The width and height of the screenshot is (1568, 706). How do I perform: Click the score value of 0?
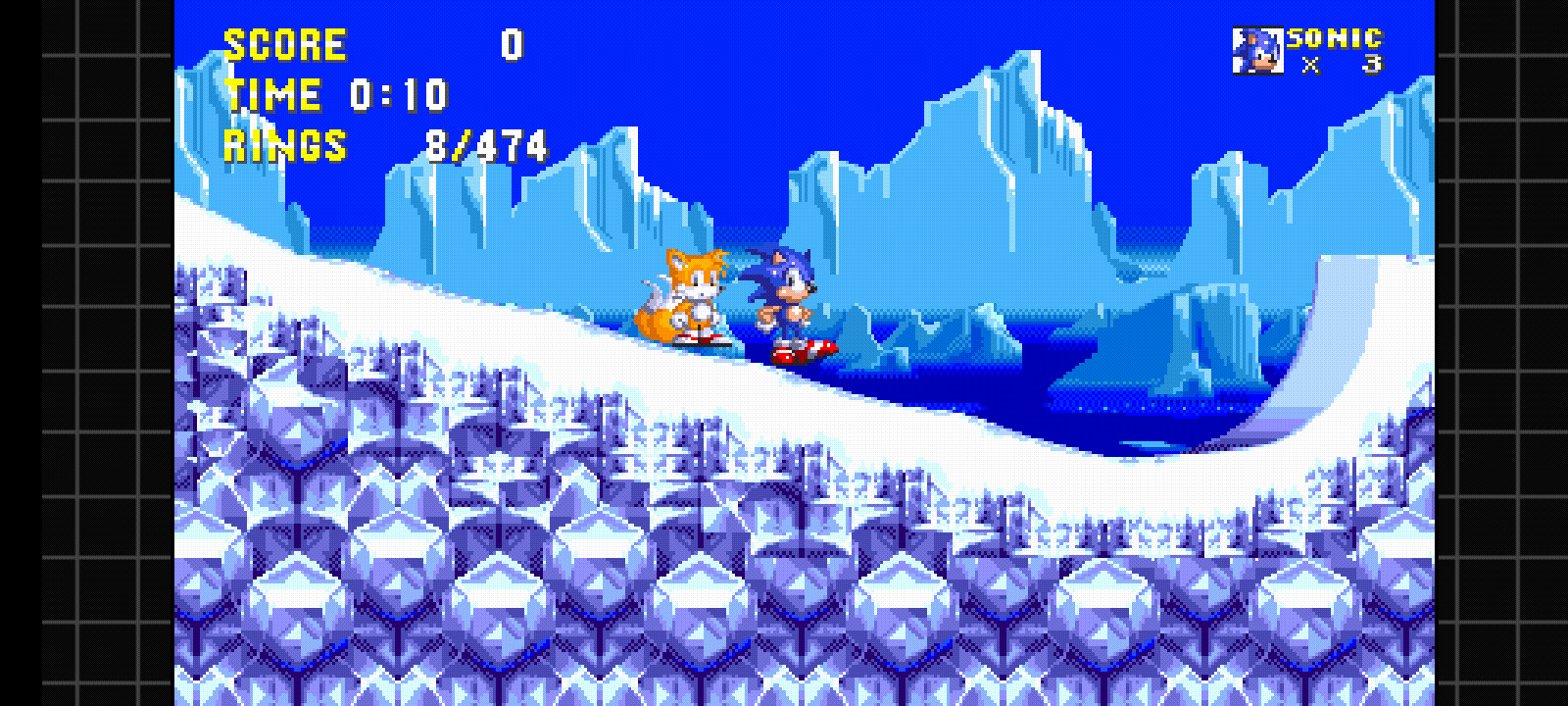(512, 42)
